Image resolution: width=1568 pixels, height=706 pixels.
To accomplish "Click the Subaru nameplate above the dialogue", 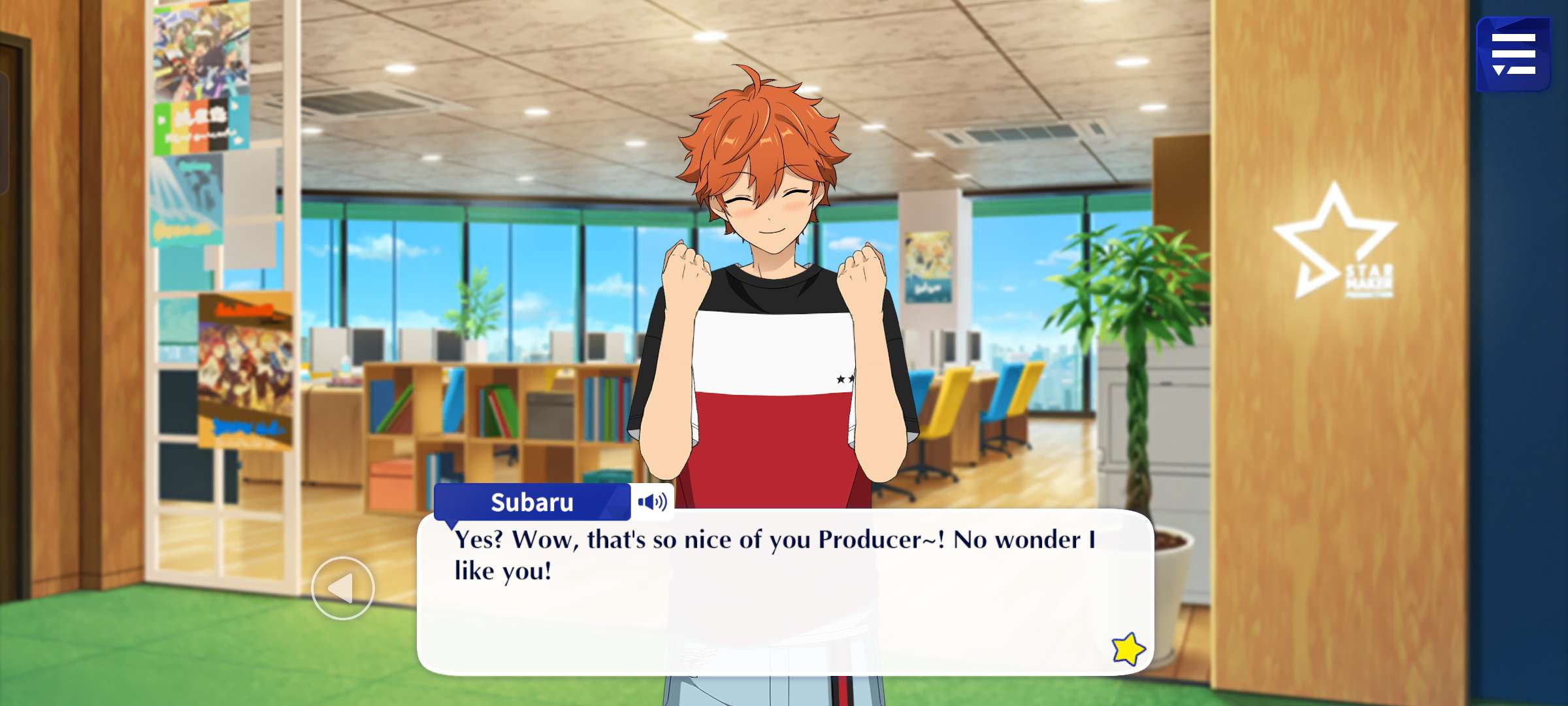I will tap(532, 502).
